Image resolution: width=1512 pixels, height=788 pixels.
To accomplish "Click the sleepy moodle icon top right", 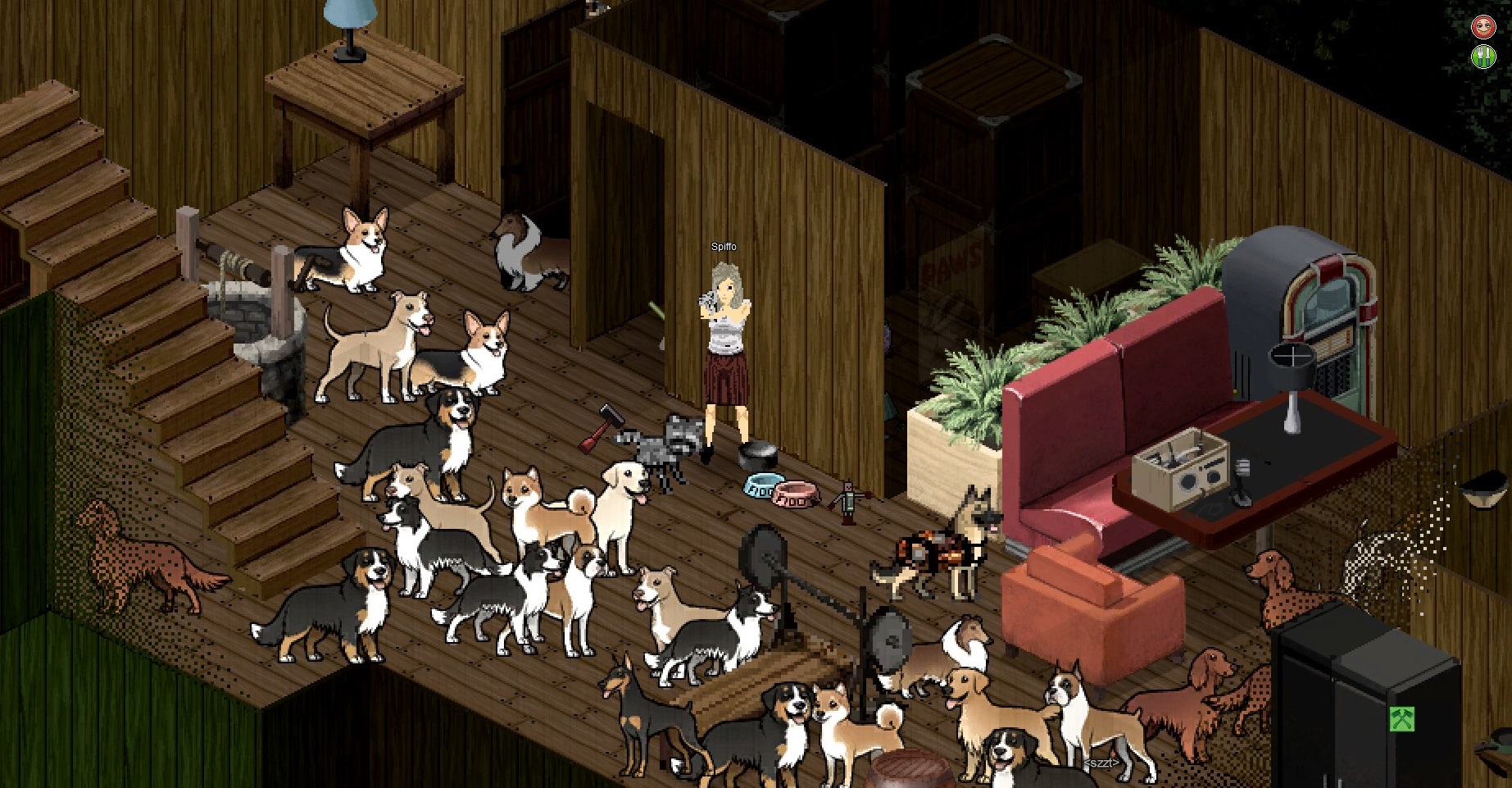I will click(1485, 25).
